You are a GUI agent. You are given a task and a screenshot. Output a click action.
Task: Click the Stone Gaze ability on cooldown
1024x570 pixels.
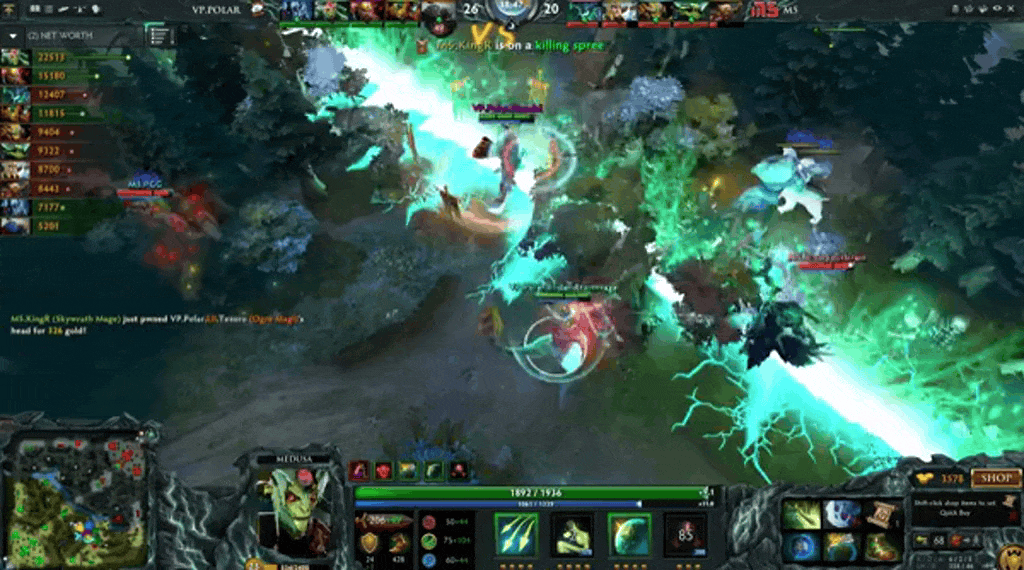point(685,534)
